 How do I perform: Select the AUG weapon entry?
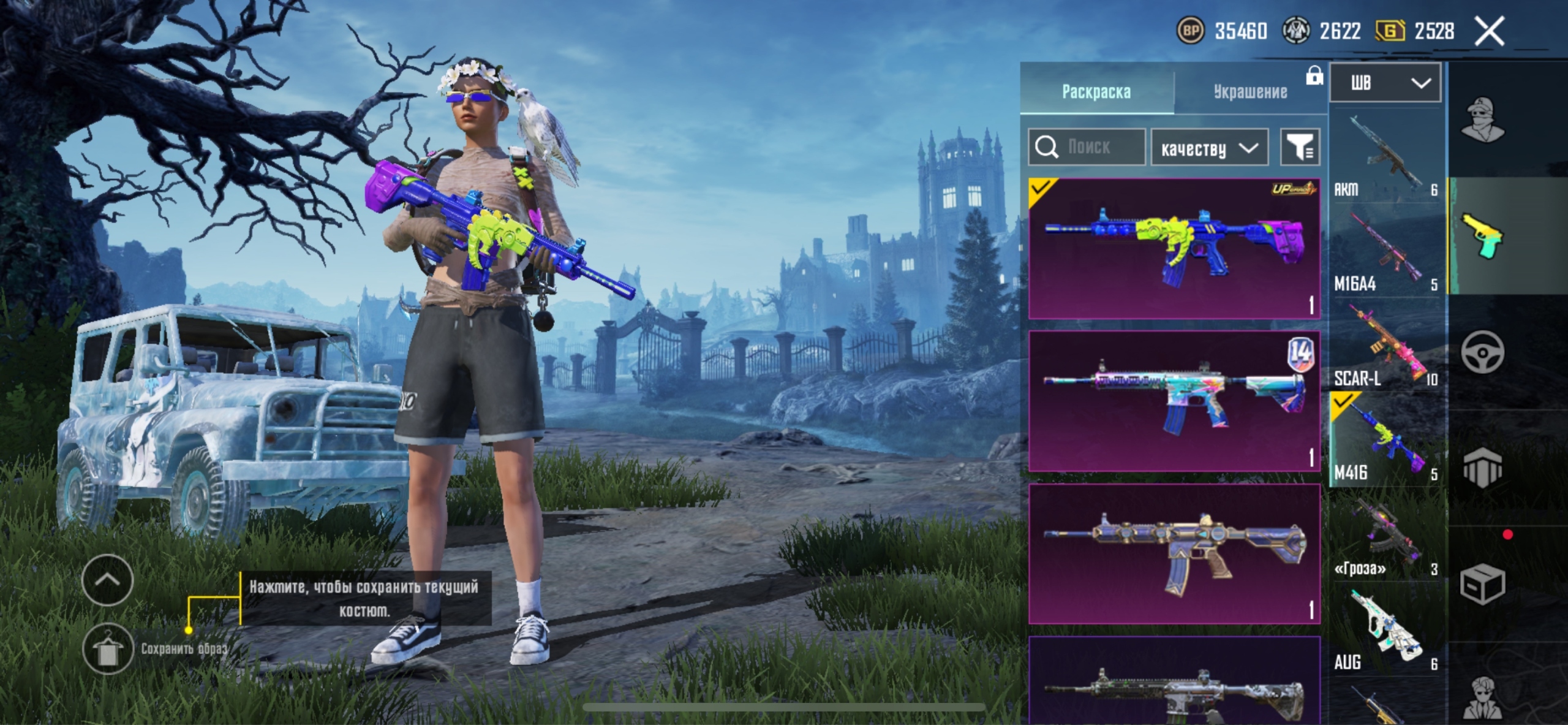click(1385, 630)
